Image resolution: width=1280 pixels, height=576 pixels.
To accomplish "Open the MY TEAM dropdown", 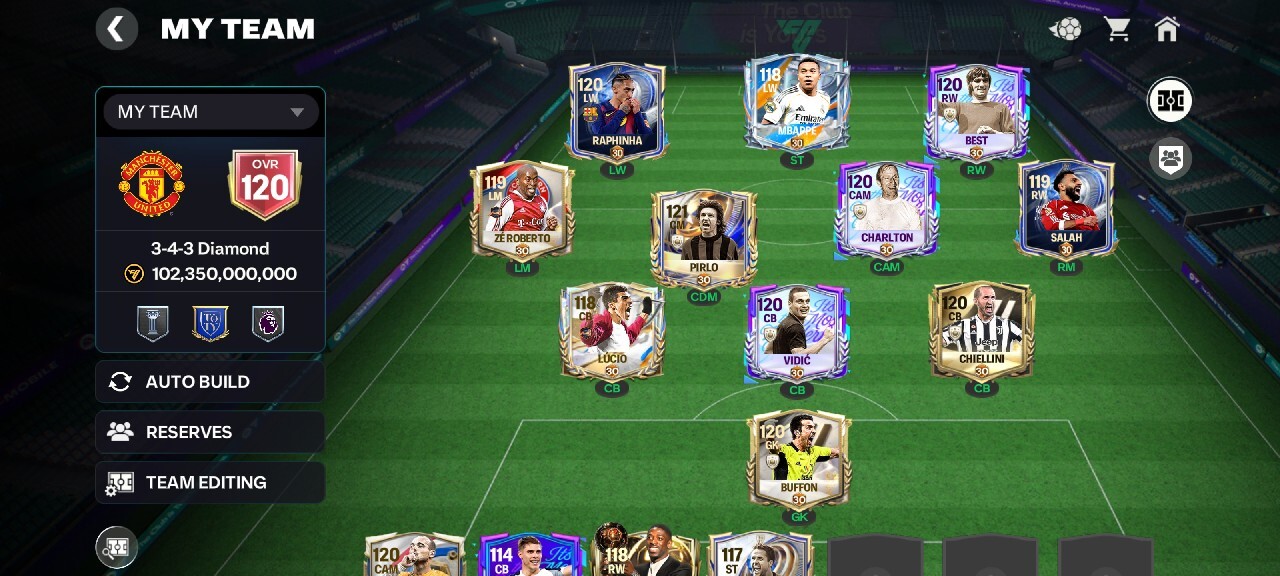I will pos(211,112).
